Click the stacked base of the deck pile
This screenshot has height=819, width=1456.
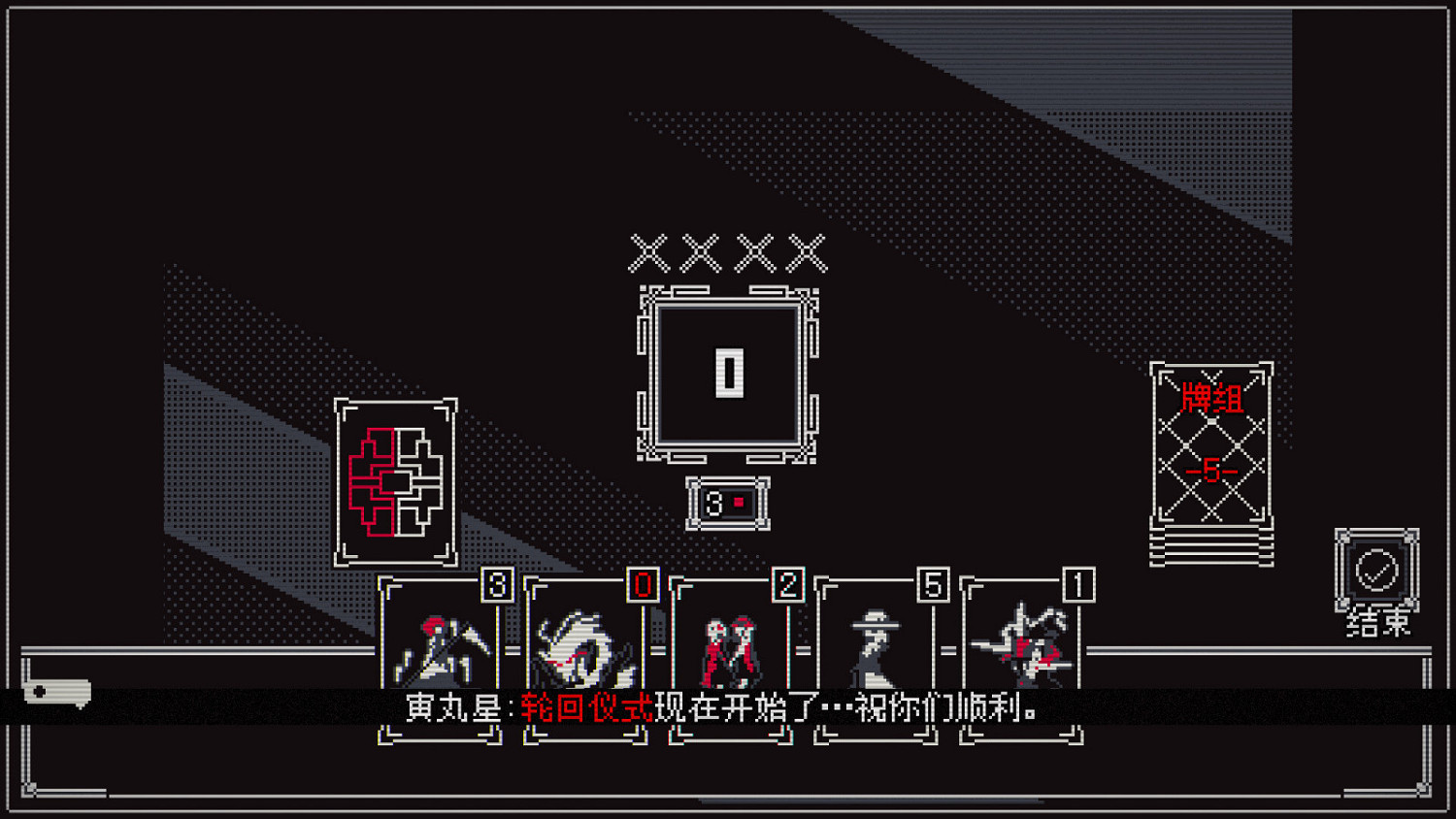click(1212, 545)
